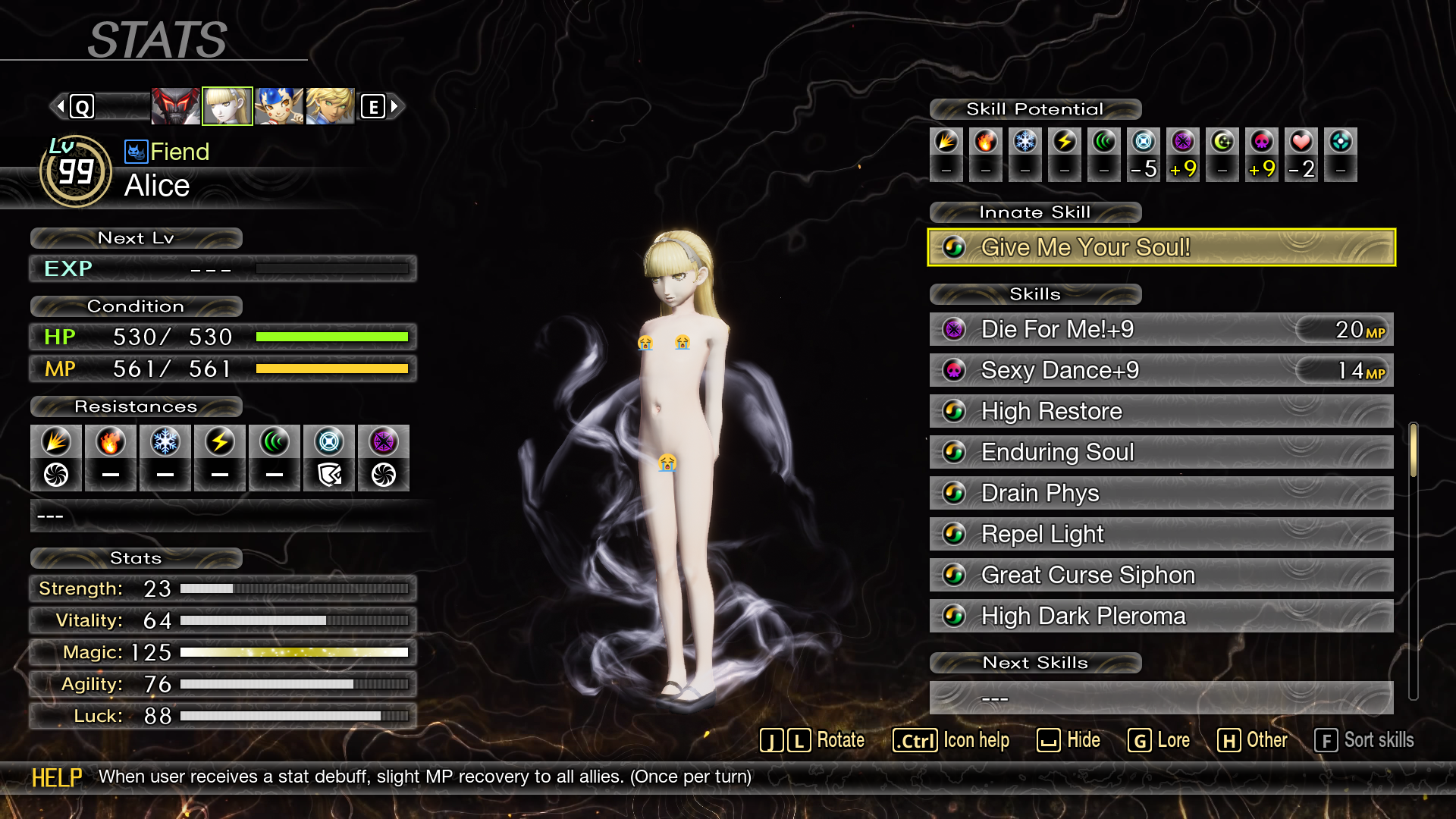Screen dimensions: 1456x819
Task: Switch to the last party portrait
Action: click(330, 106)
